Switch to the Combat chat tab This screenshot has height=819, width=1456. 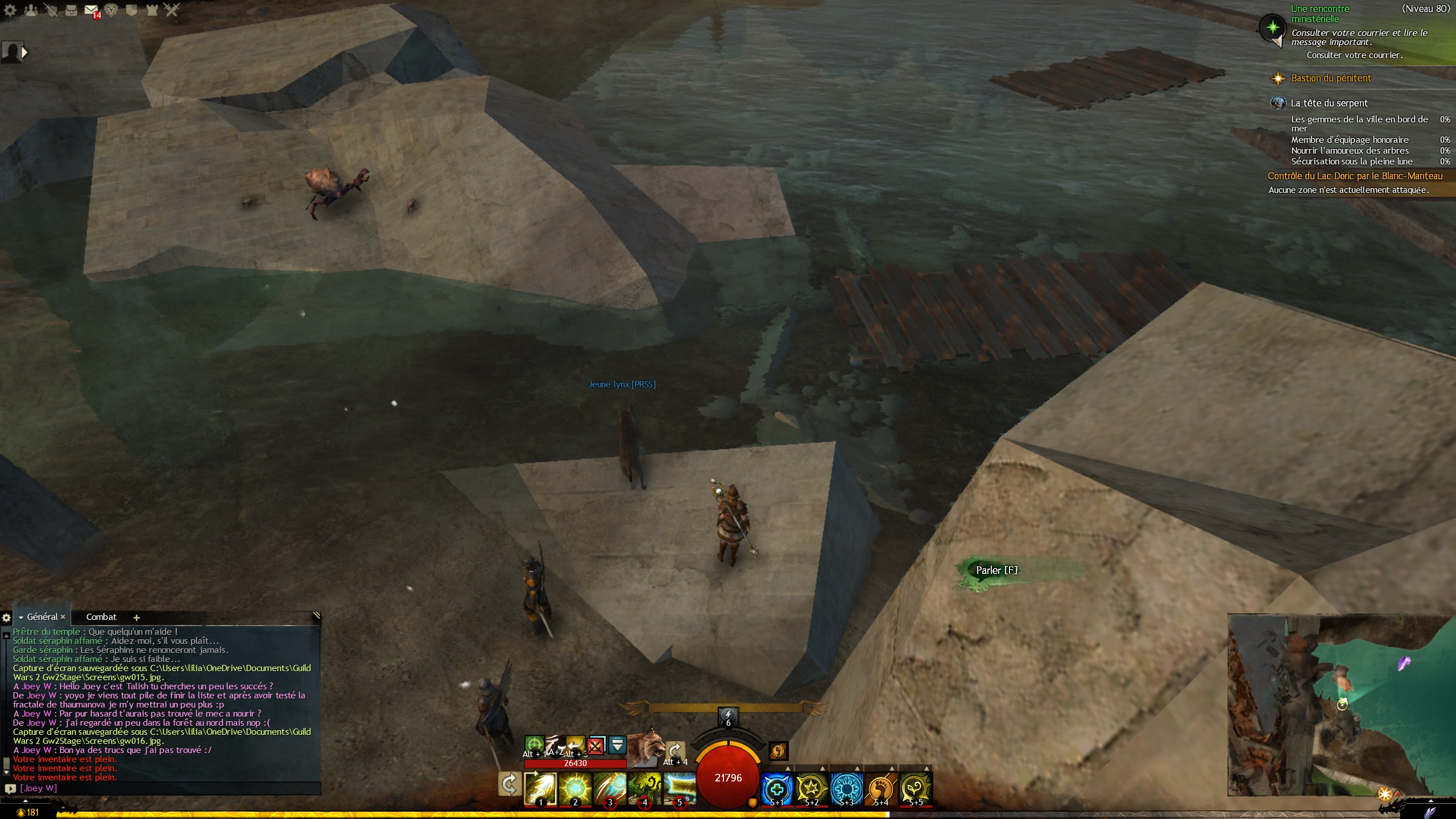pyautogui.click(x=101, y=617)
